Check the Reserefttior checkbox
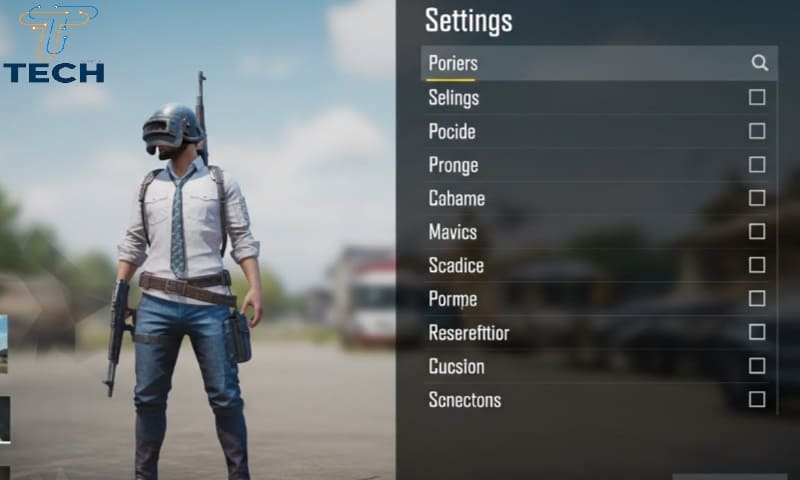 click(x=757, y=332)
